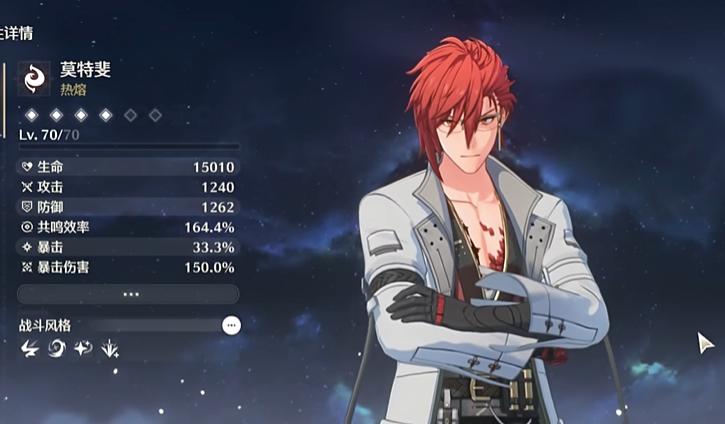Choose the spiral swirl combat style icon

click(56, 349)
